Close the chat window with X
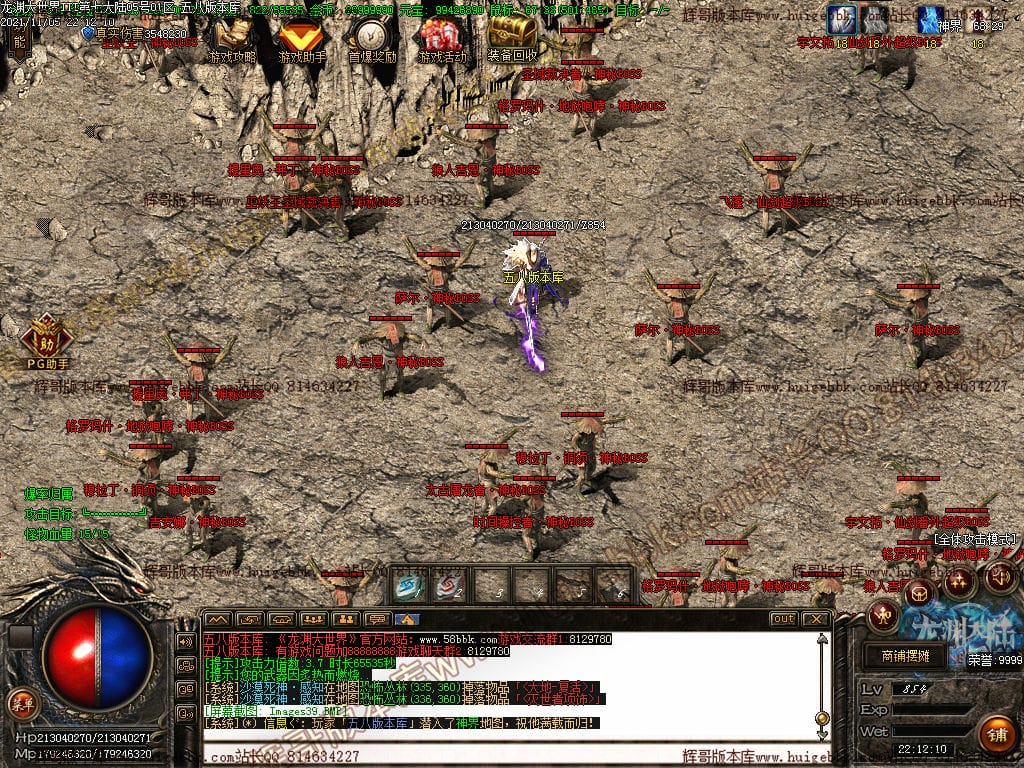 [x=817, y=619]
